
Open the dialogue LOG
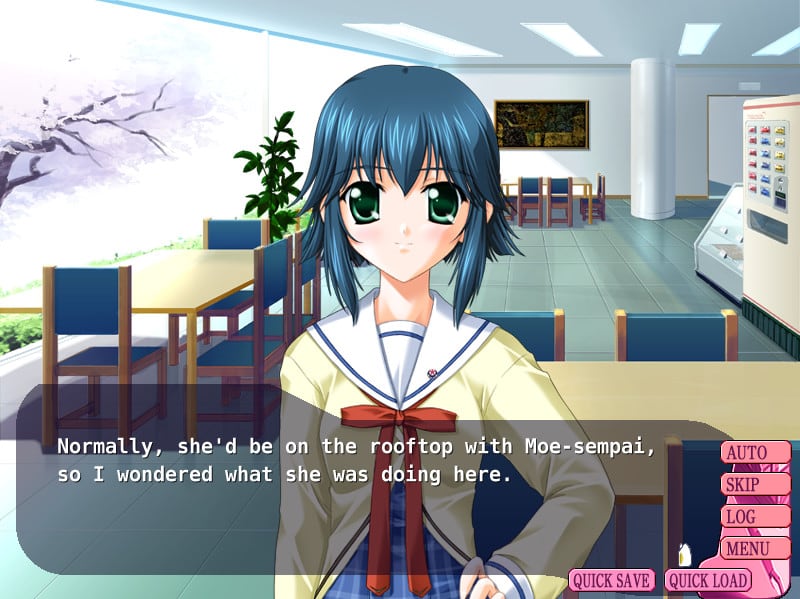click(754, 517)
